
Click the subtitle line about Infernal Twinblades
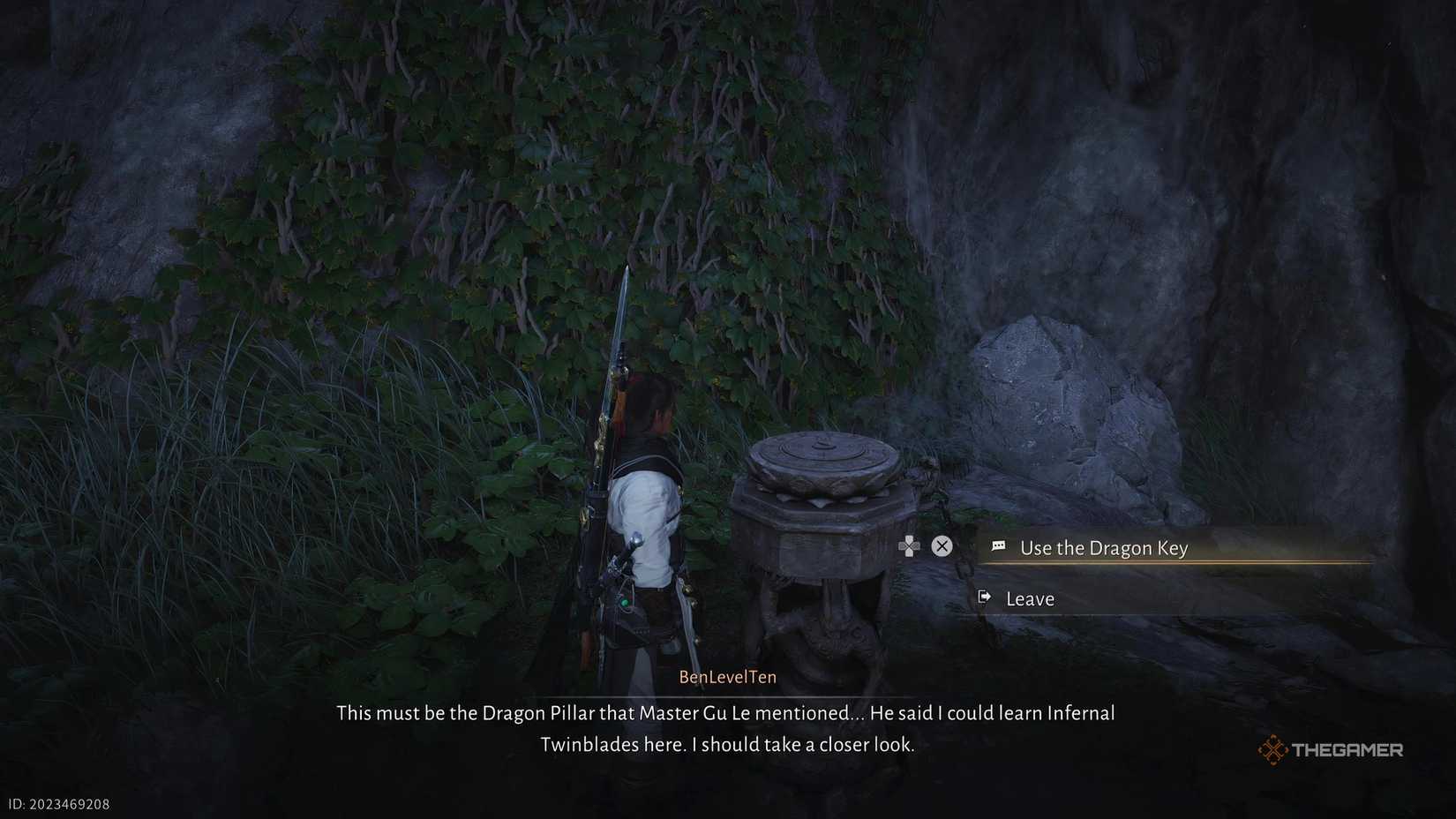(726, 745)
